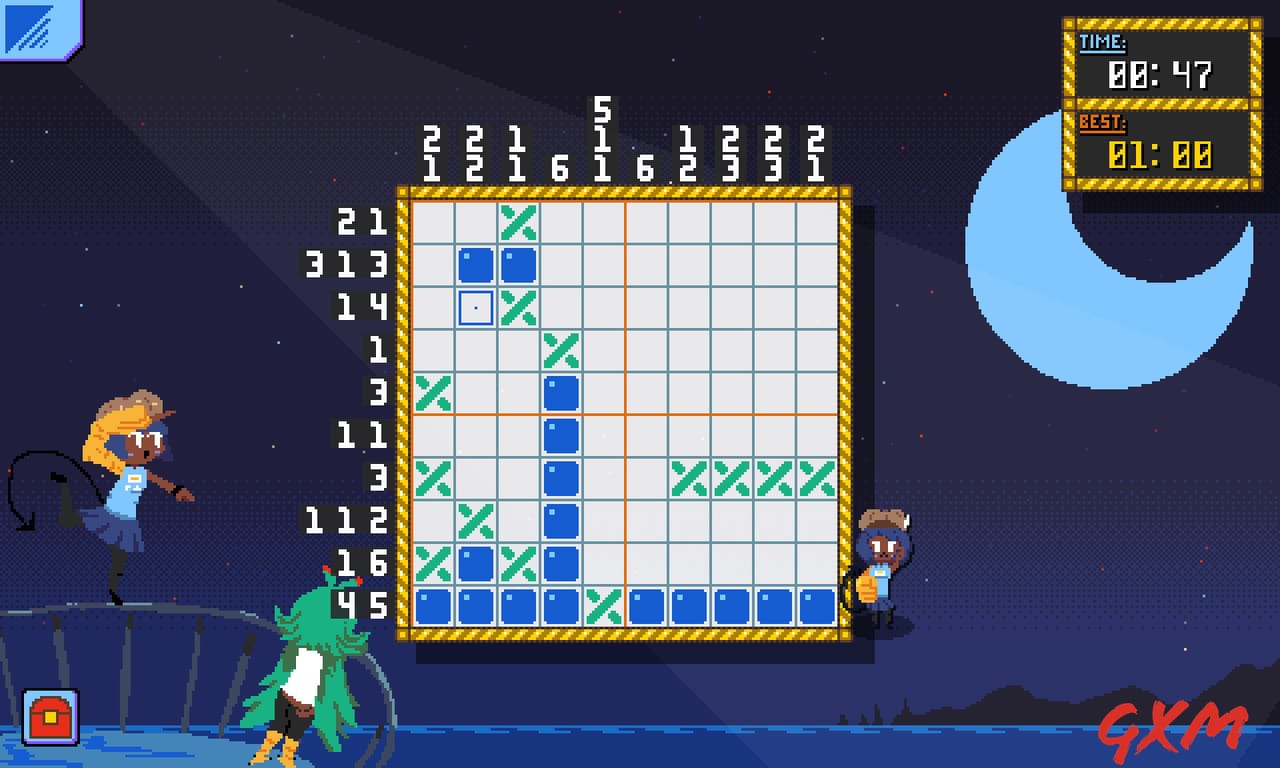Toggle the blue square under the '6' column clue

[561, 394]
